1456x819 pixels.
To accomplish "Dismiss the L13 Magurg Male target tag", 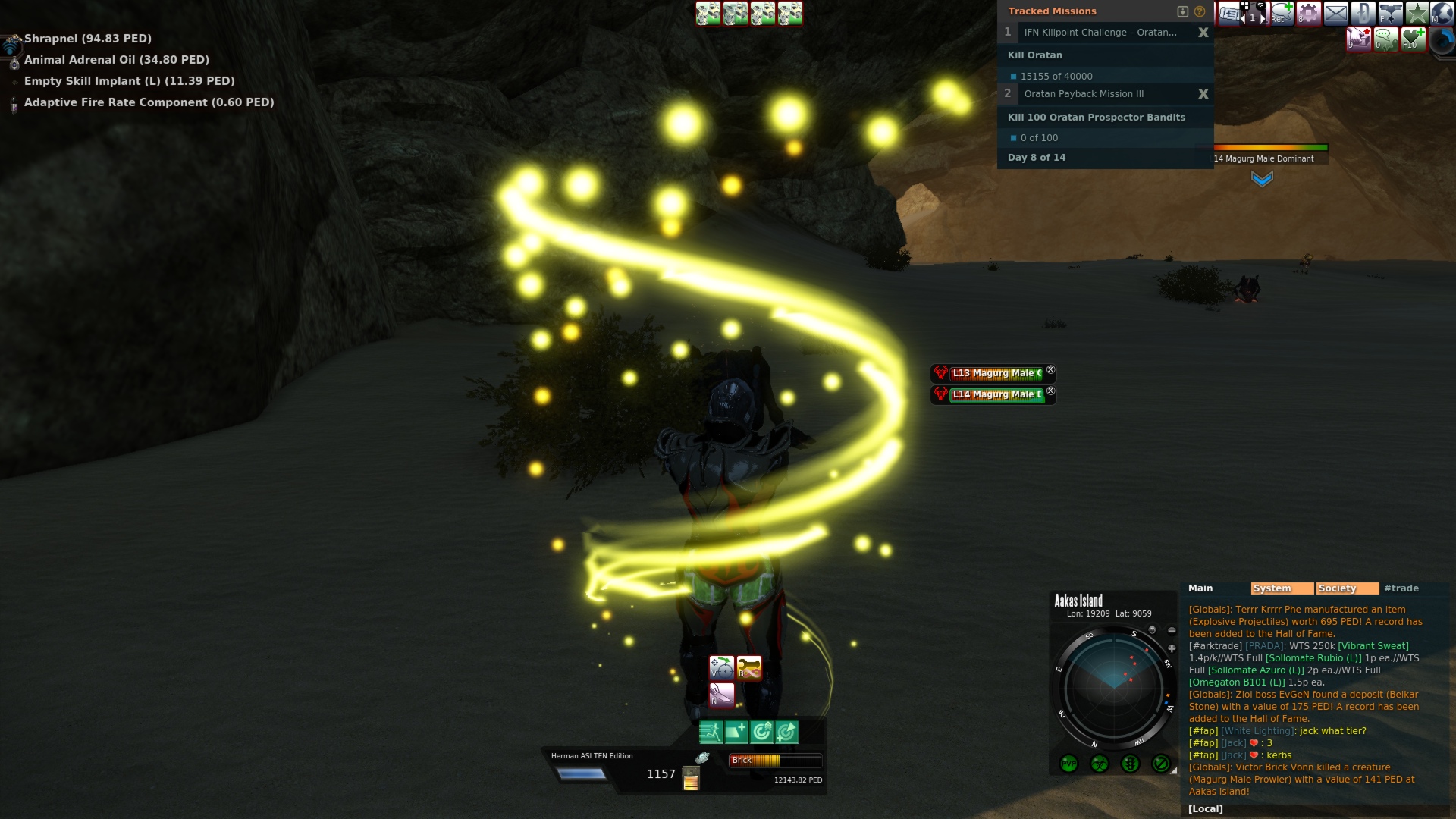I will point(1050,370).
